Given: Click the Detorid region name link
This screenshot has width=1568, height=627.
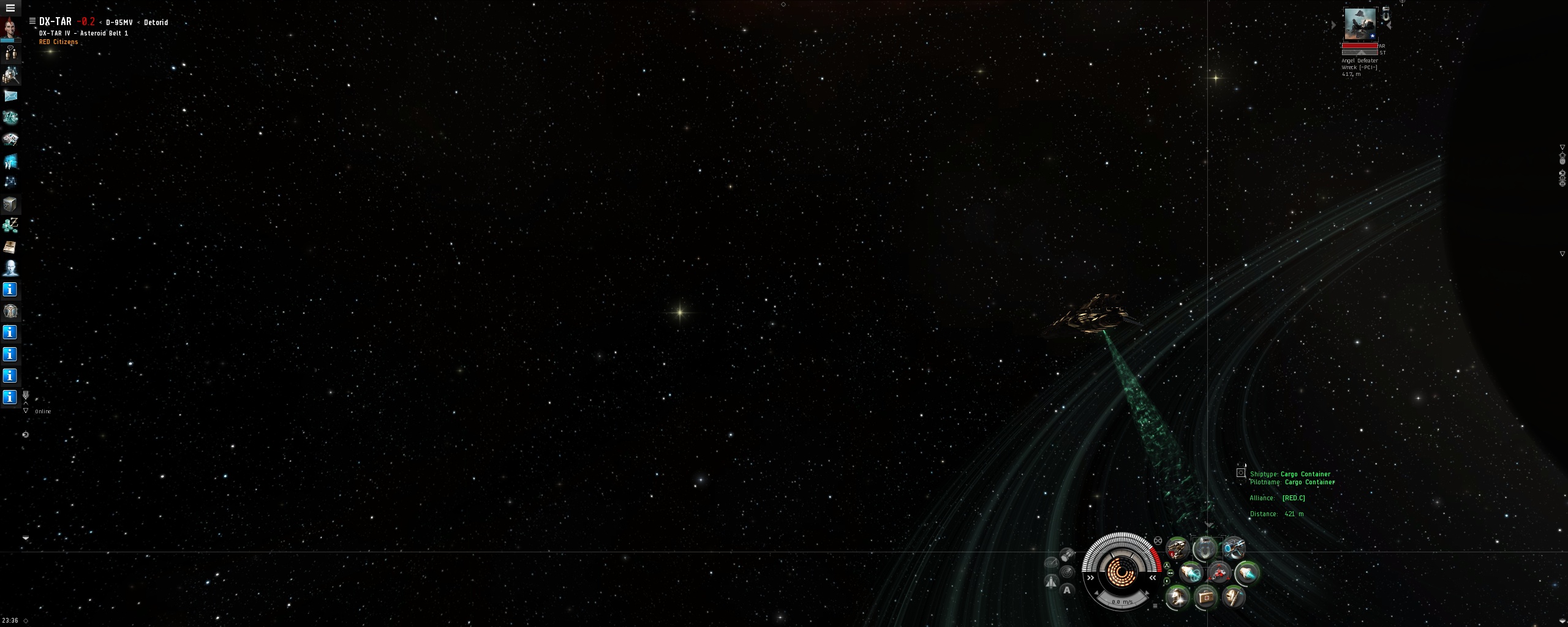Looking at the screenshot, I should [156, 23].
